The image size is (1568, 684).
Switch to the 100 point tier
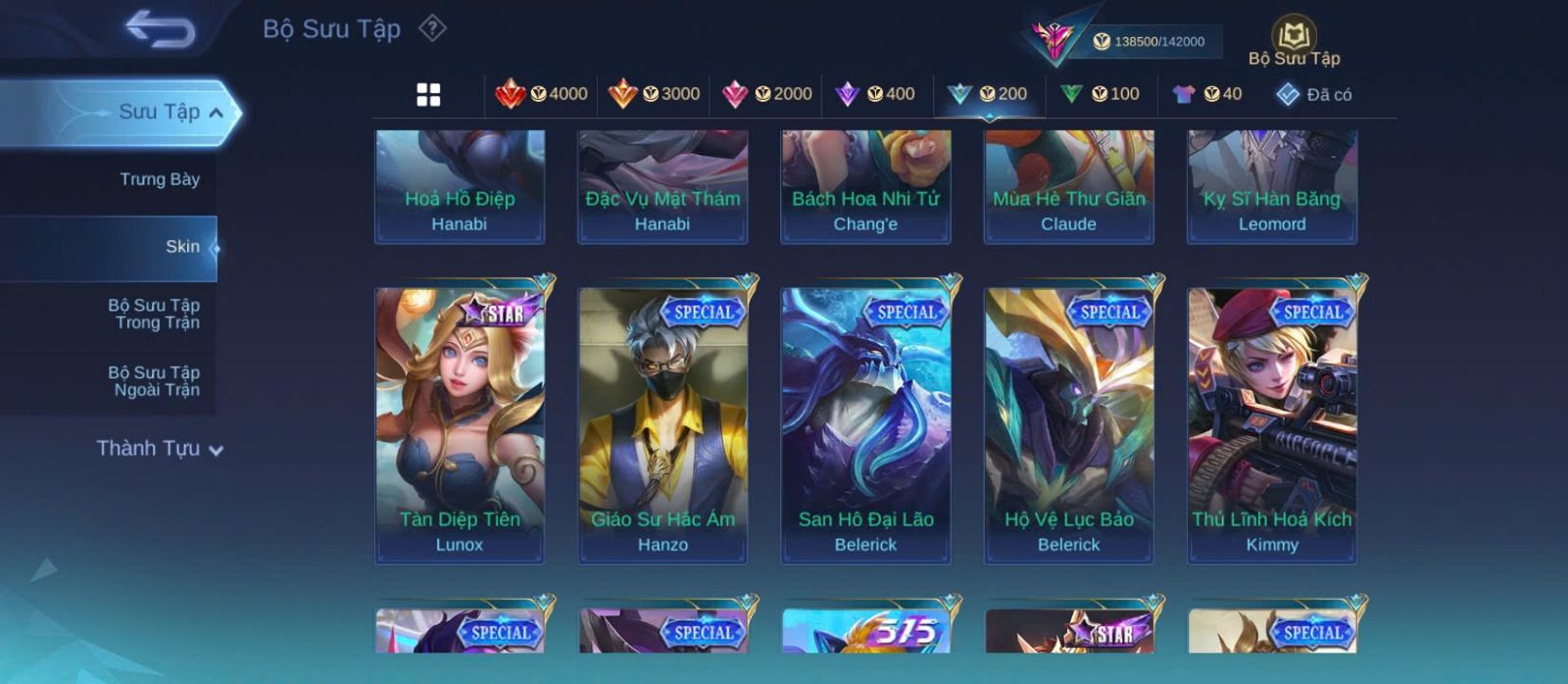(1100, 94)
